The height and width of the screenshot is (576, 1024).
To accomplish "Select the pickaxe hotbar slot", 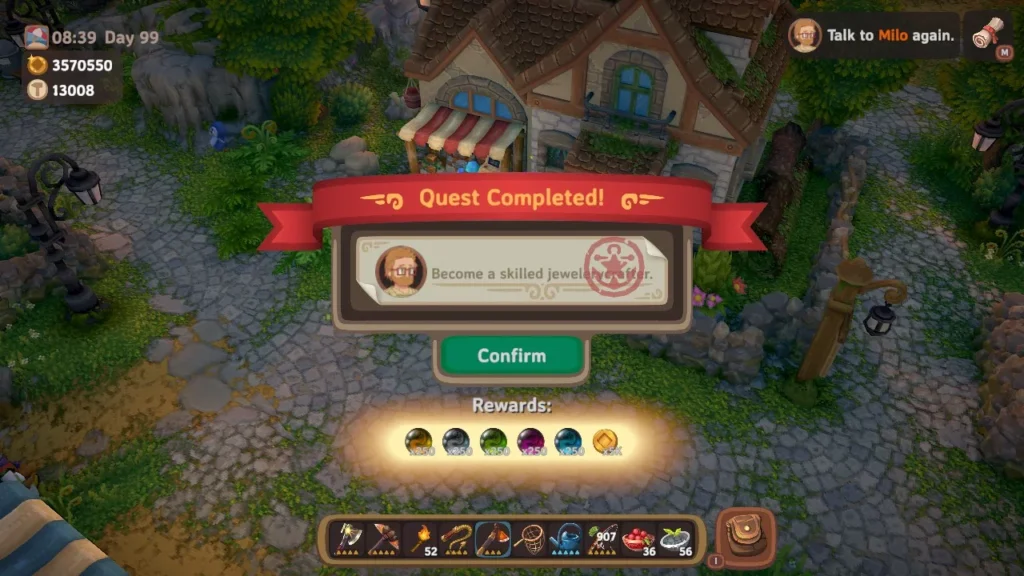I will click(384, 538).
